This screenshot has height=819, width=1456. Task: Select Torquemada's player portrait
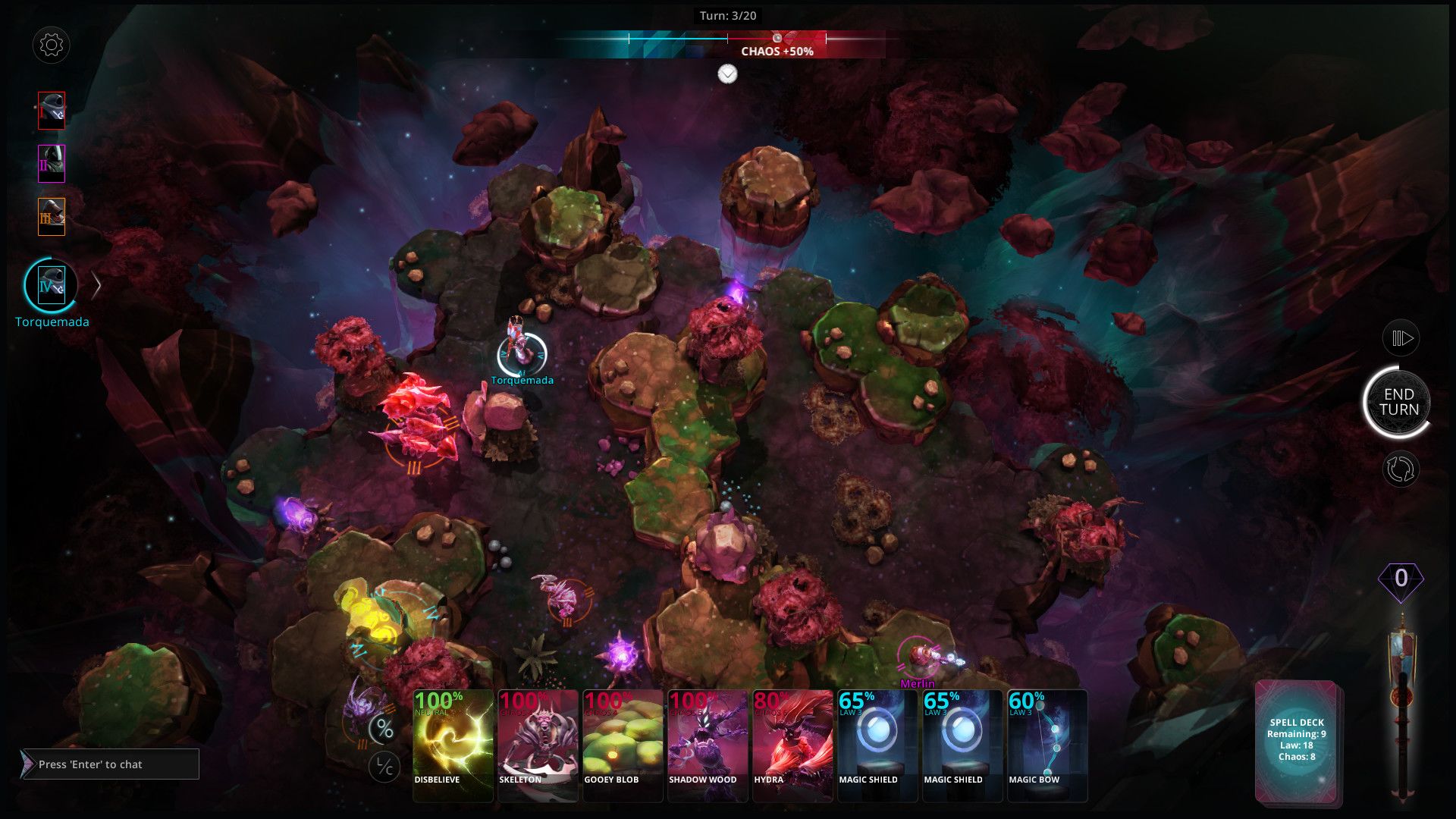(51, 286)
